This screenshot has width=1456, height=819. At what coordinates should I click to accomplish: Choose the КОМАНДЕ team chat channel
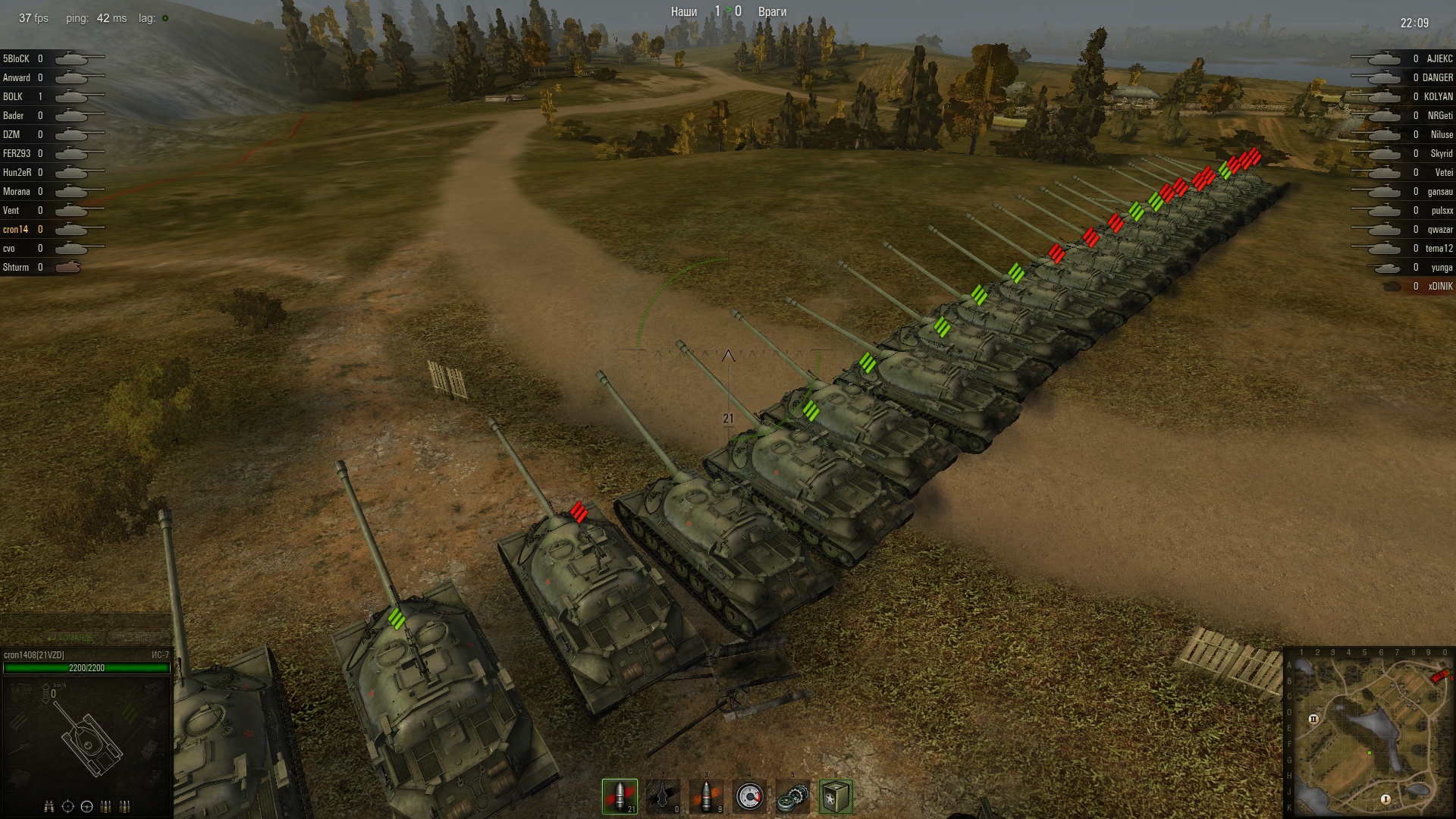coord(72,638)
